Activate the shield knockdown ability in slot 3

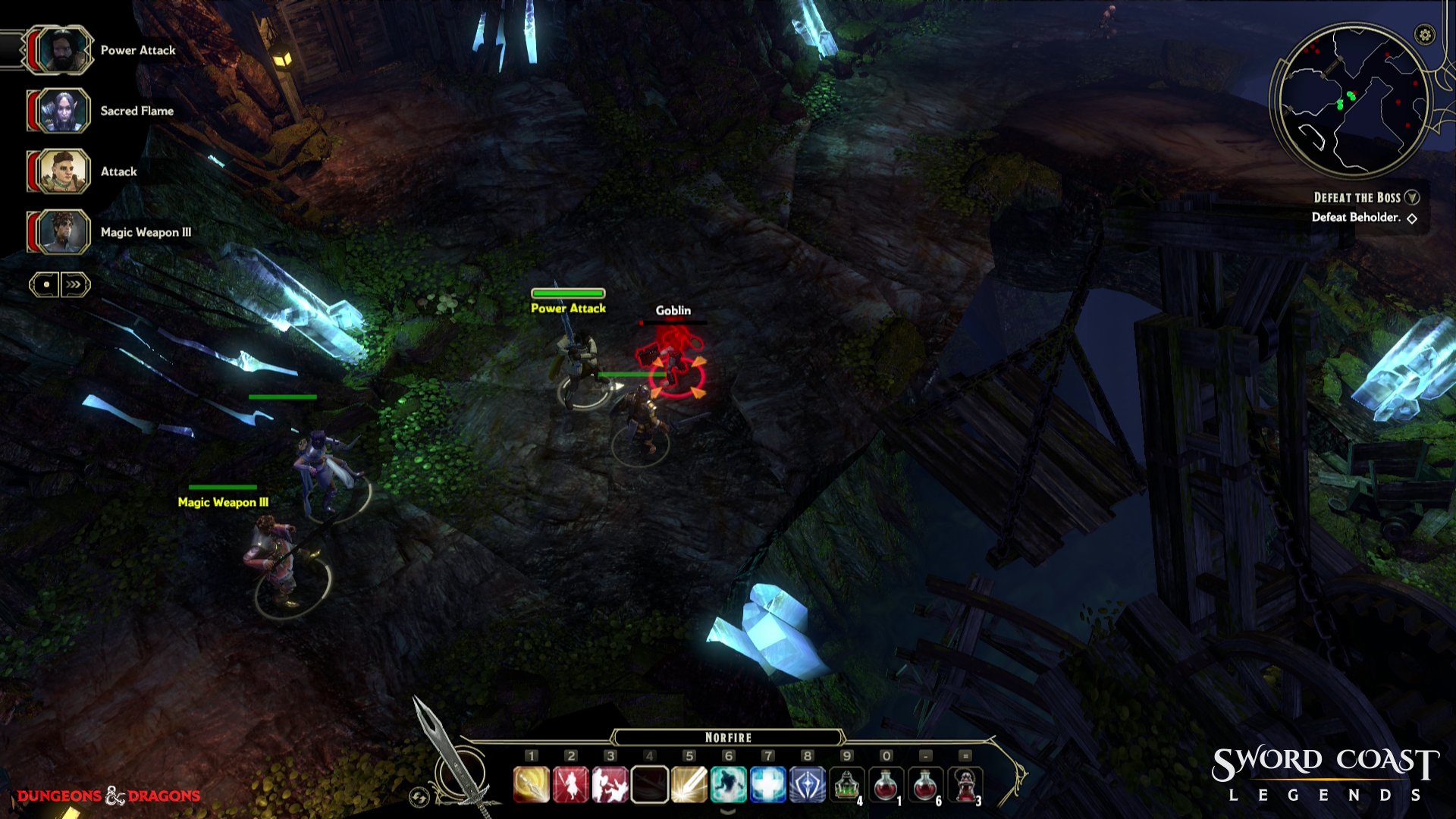(610, 784)
